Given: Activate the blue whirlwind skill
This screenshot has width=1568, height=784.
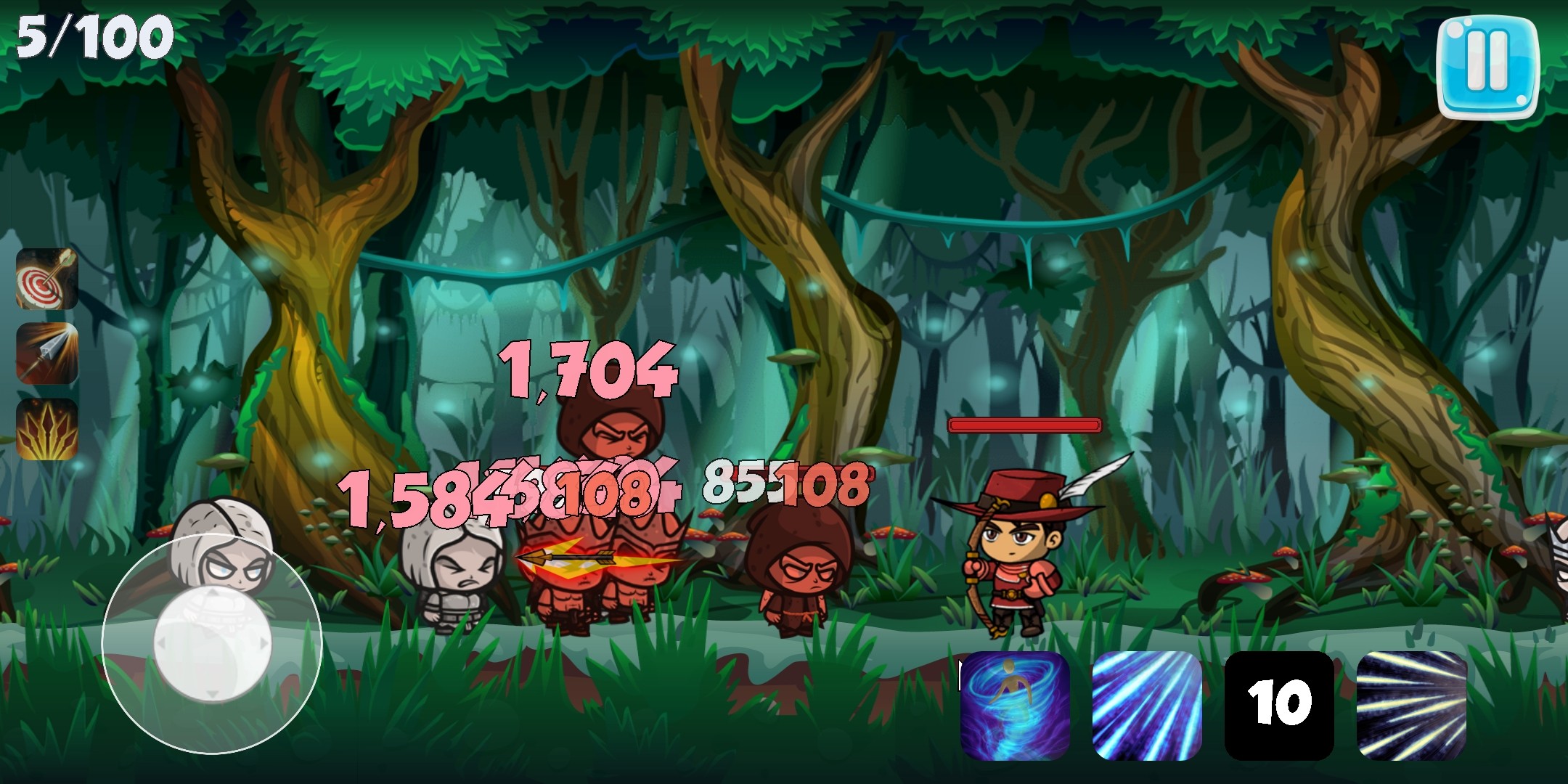Looking at the screenshot, I should (x=1015, y=705).
